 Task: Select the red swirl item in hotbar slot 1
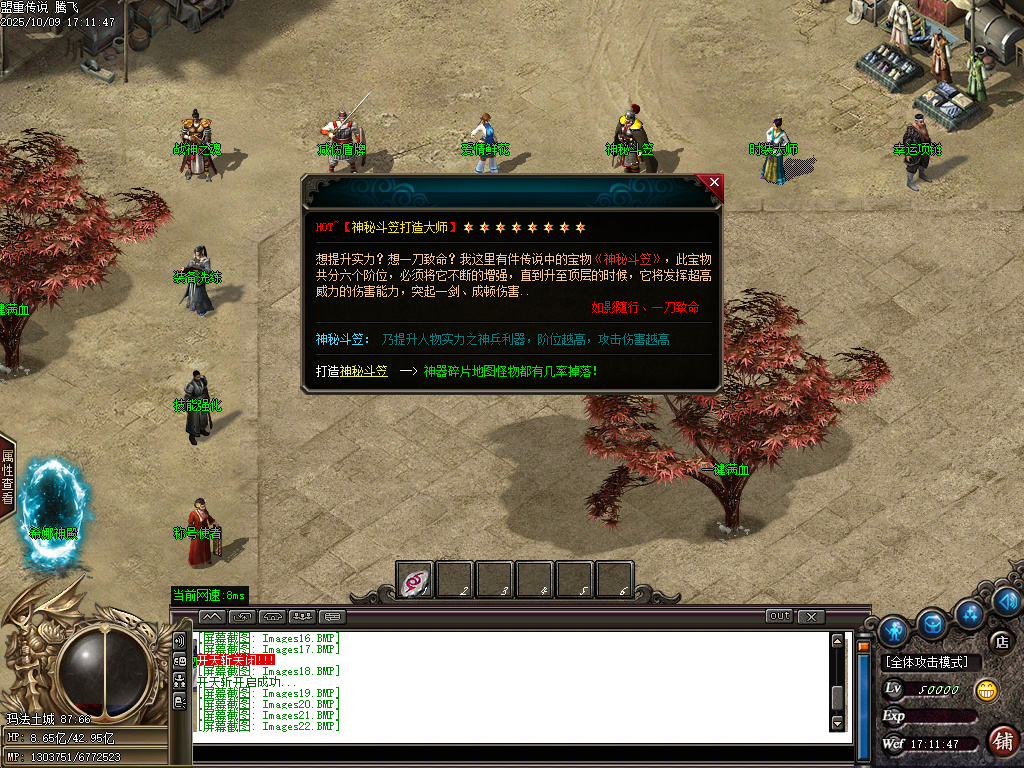pyautogui.click(x=414, y=580)
